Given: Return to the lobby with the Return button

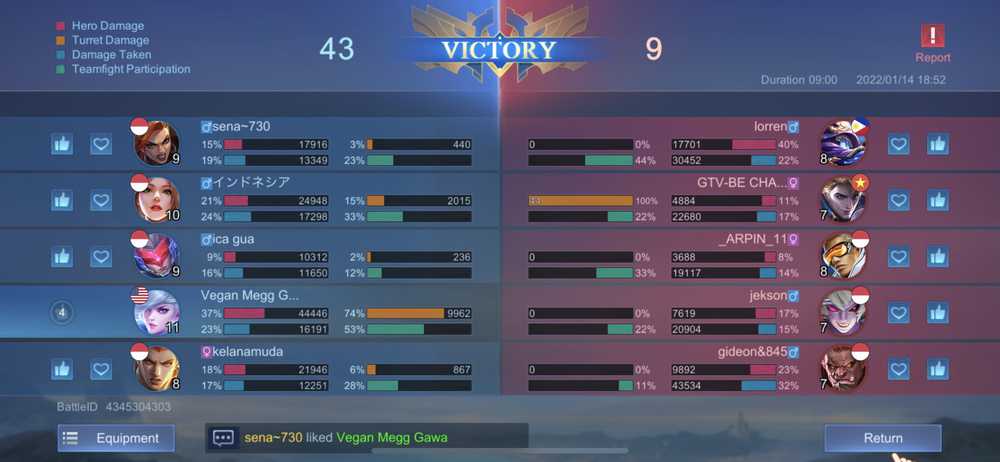Looking at the screenshot, I should click(882, 438).
